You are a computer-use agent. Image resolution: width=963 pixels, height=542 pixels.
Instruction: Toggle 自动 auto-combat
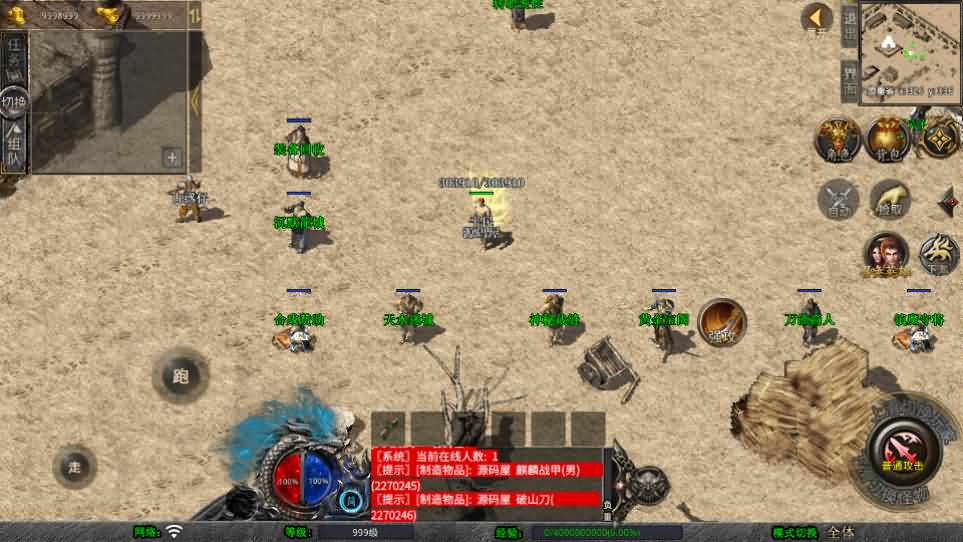point(838,200)
